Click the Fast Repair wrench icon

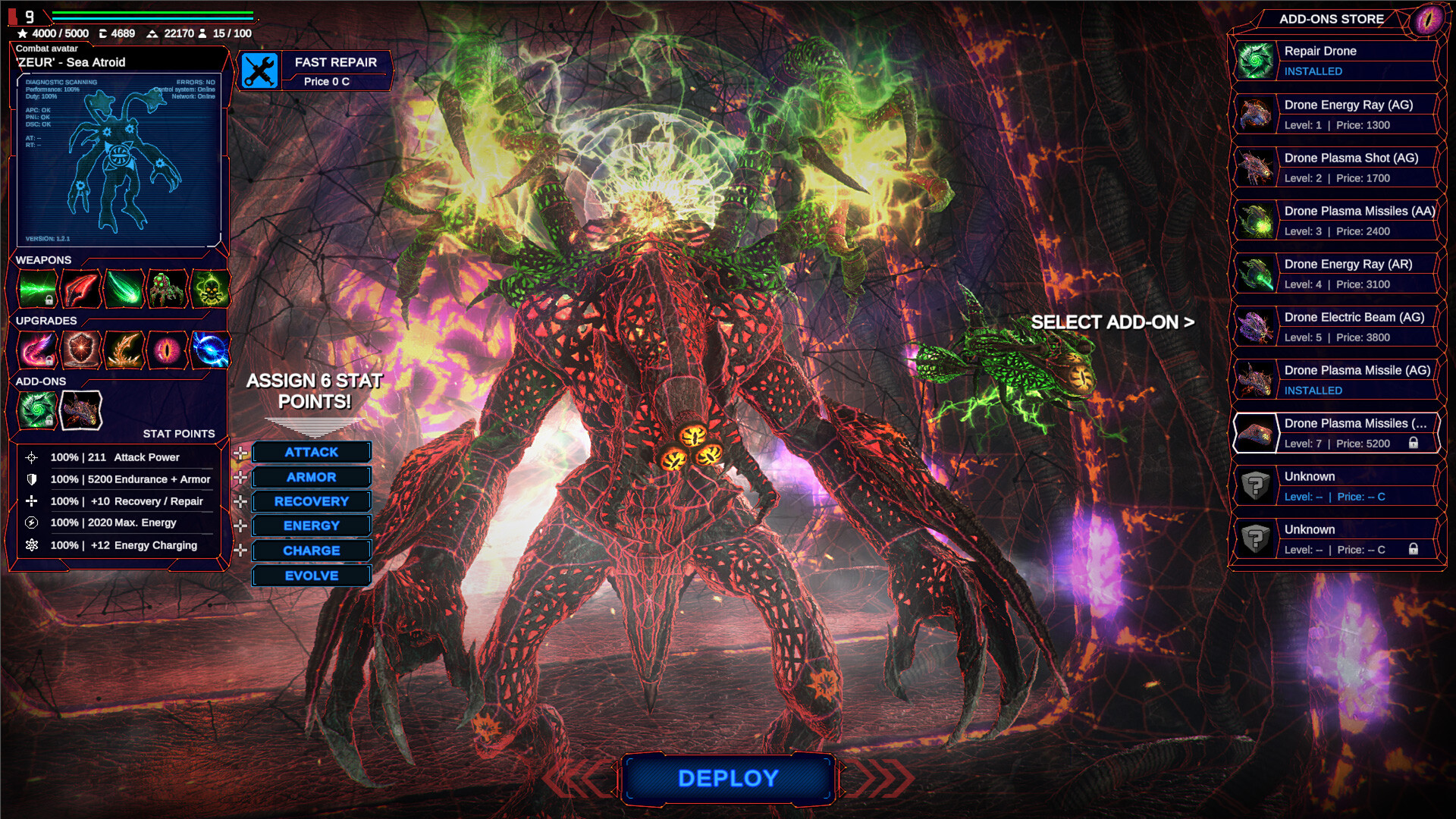[x=259, y=71]
